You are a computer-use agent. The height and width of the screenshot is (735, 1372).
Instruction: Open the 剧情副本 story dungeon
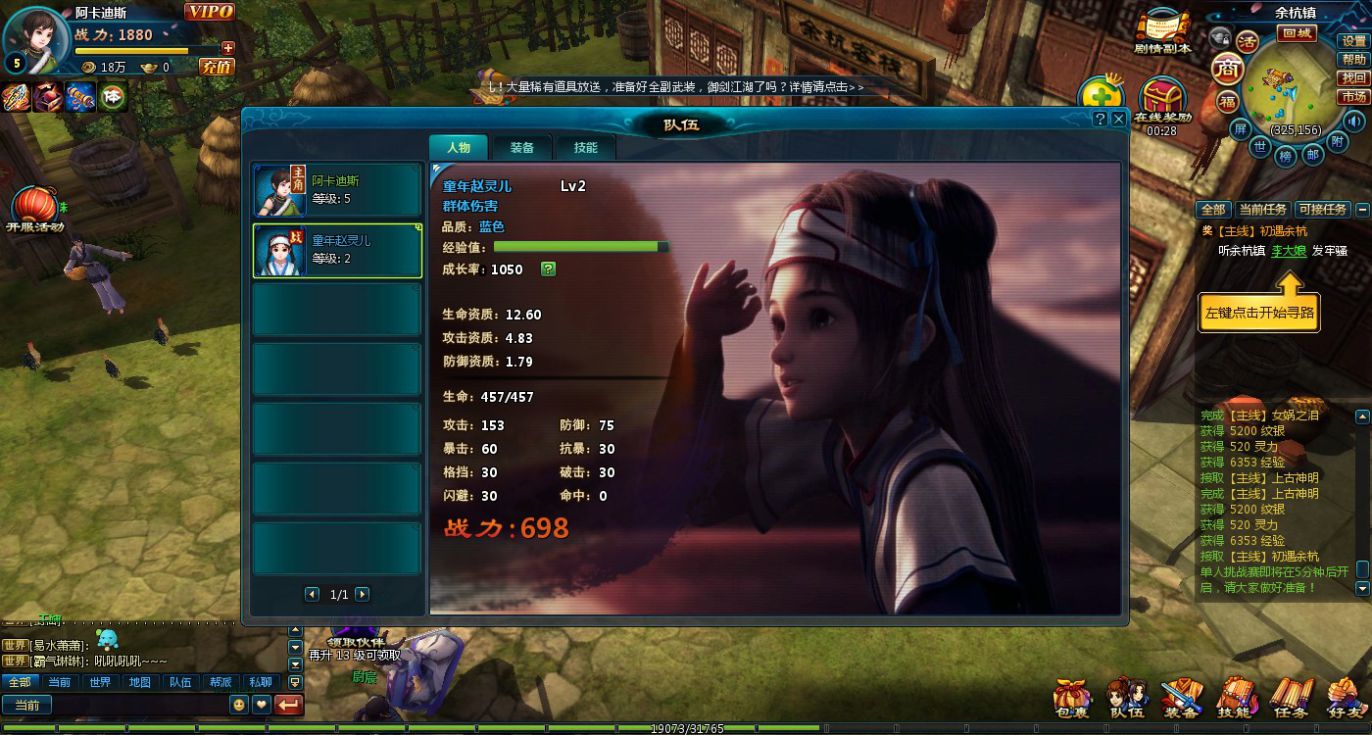(x=1162, y=31)
